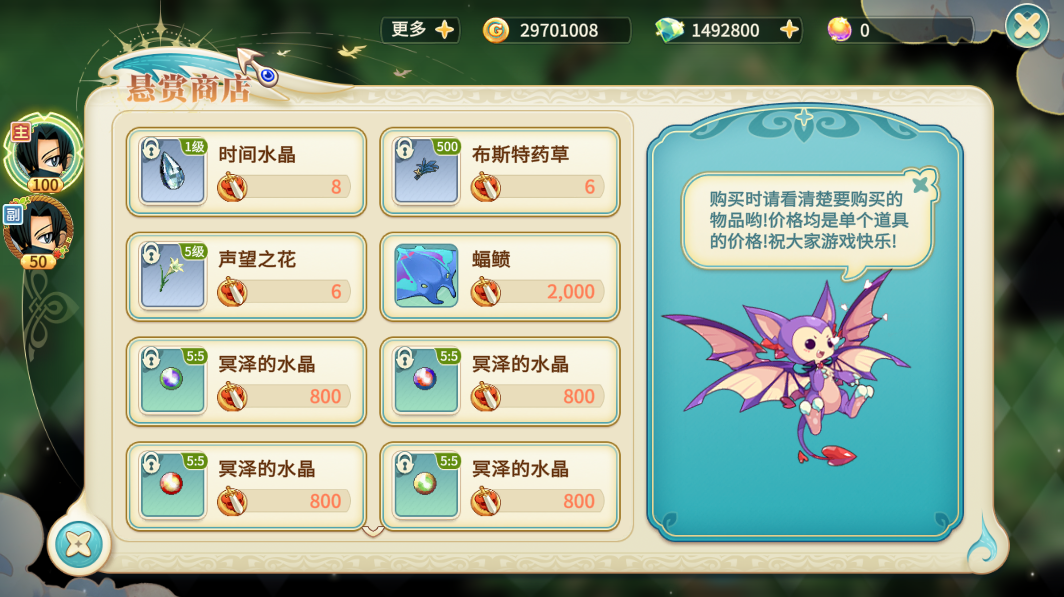
Task: Choose the 冥泽的水晶 with pale green orb
Action: [x=500, y=486]
